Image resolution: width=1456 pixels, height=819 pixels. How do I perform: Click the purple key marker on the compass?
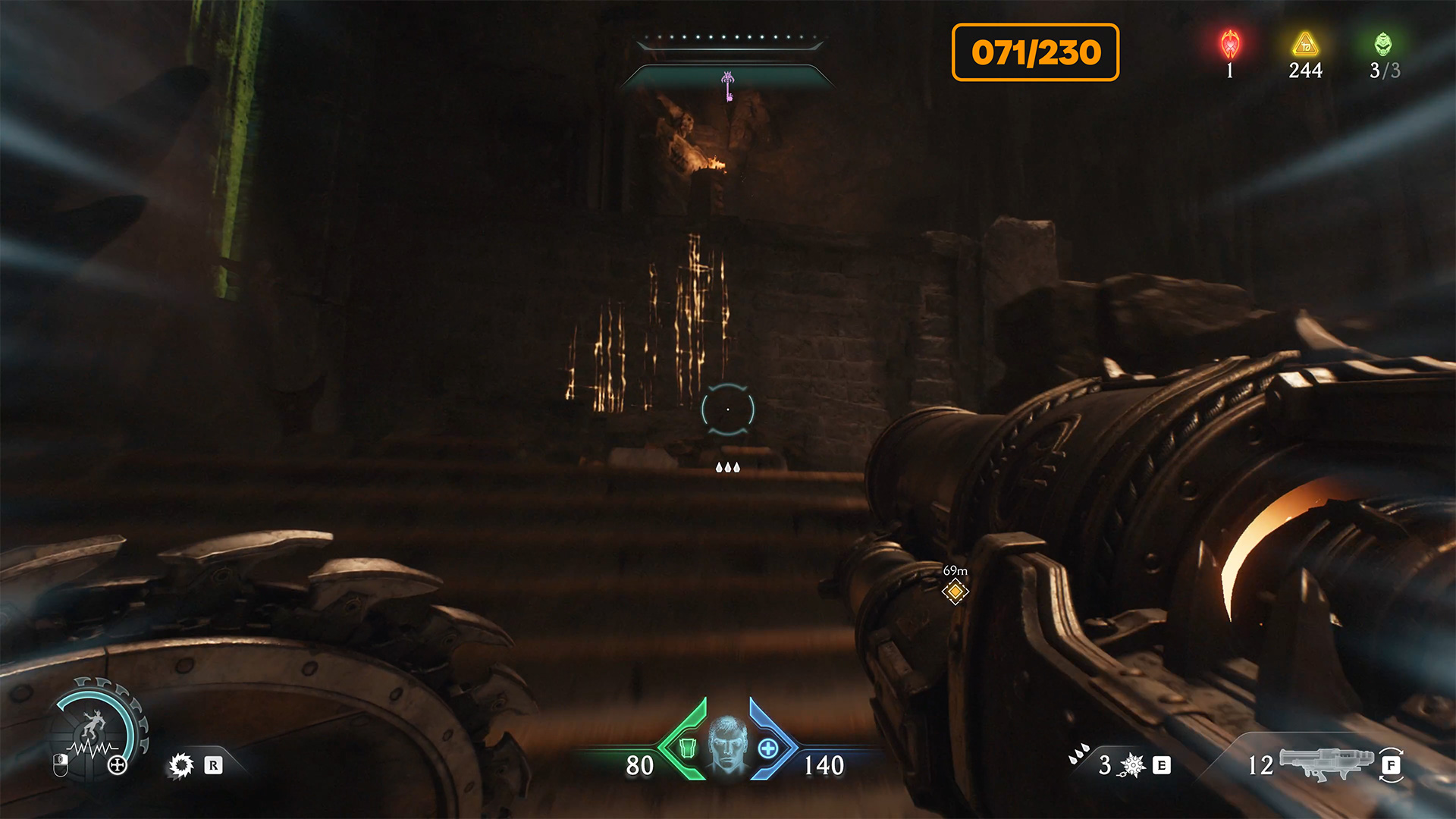pyautogui.click(x=728, y=86)
